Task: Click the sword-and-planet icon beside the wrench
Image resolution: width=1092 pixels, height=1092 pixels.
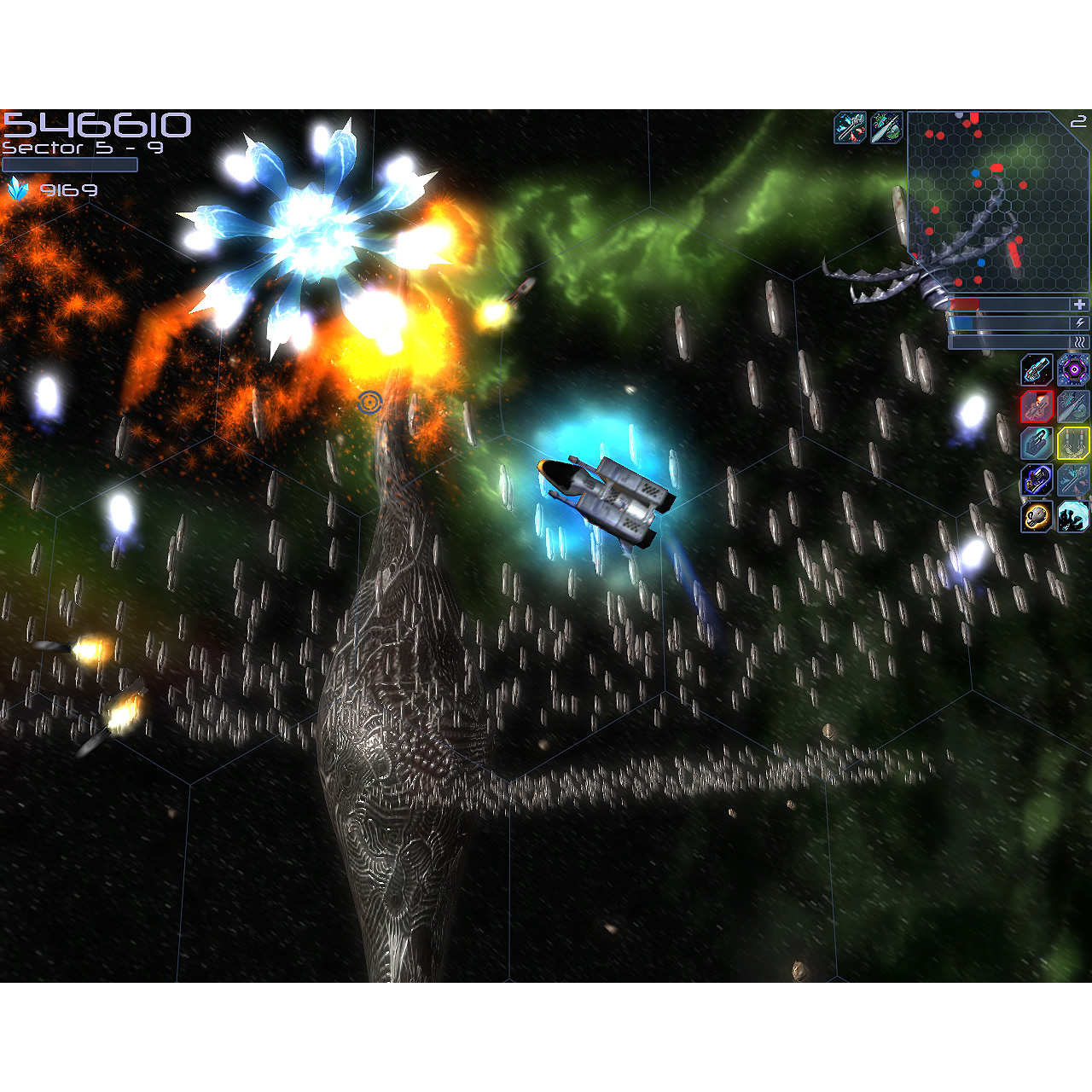Action: (886, 126)
